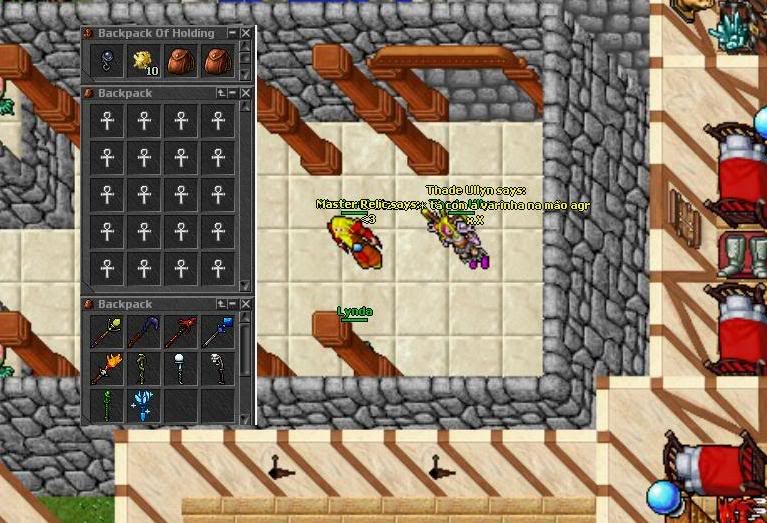Choose the white orb rod
The image size is (767, 523).
[181, 368]
